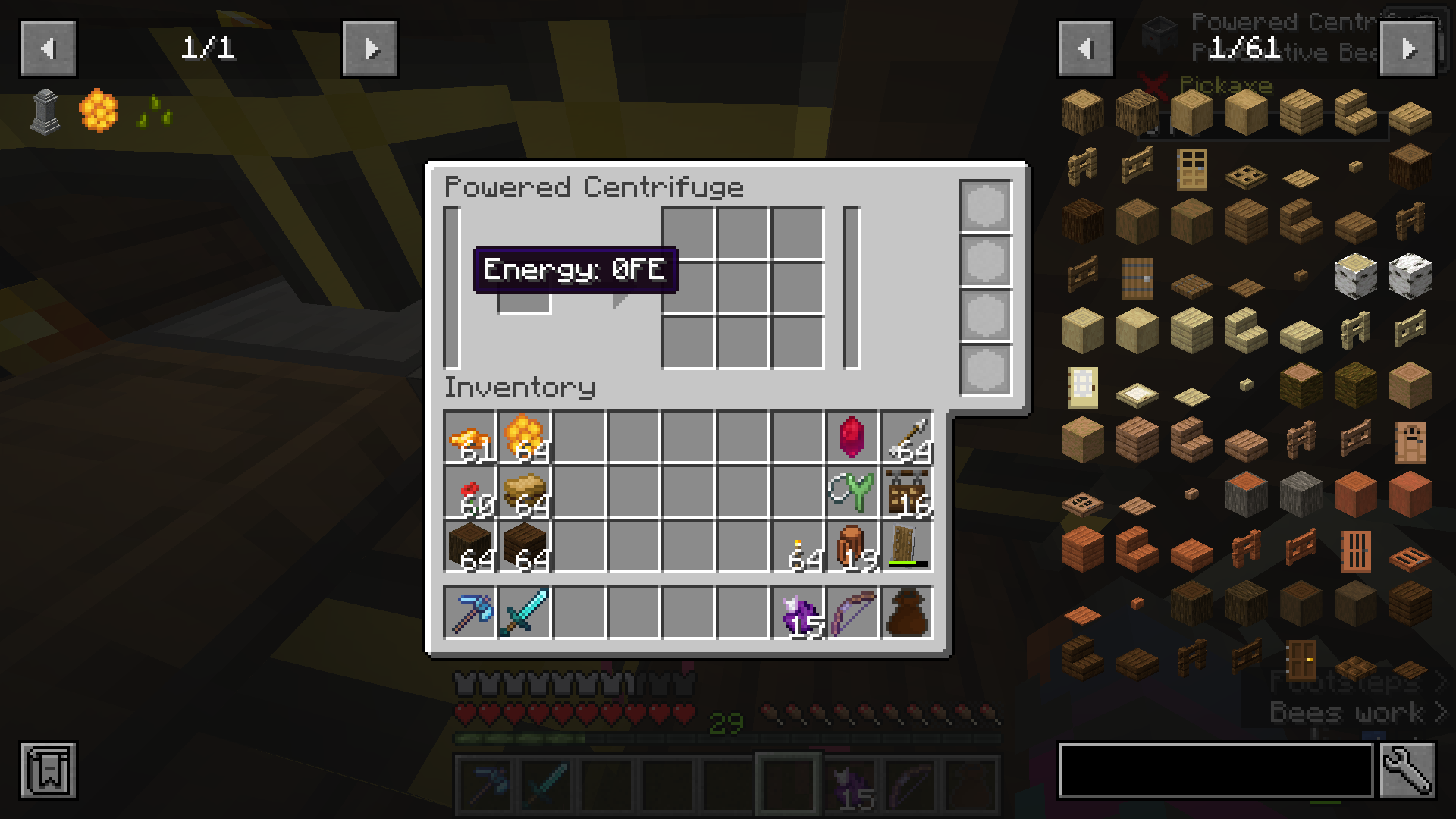Screen dimensions: 1456x819
Task: Pick up the stack of 64 honeycombs
Action: click(526, 438)
